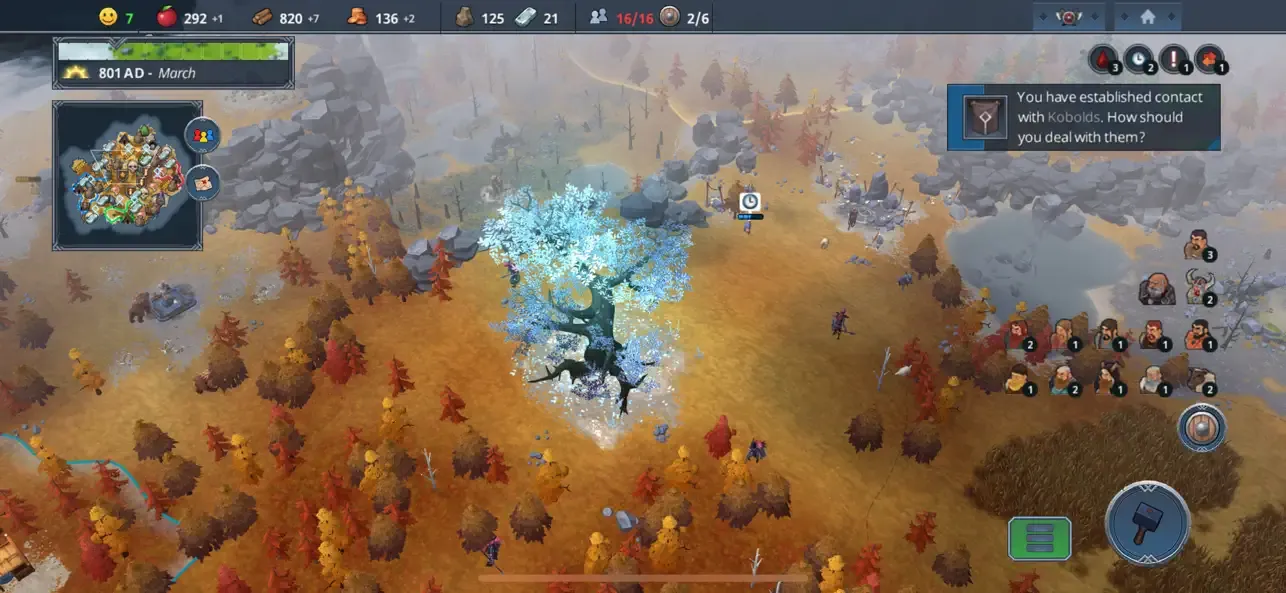Open the Kobolds contact notification

[1083, 117]
